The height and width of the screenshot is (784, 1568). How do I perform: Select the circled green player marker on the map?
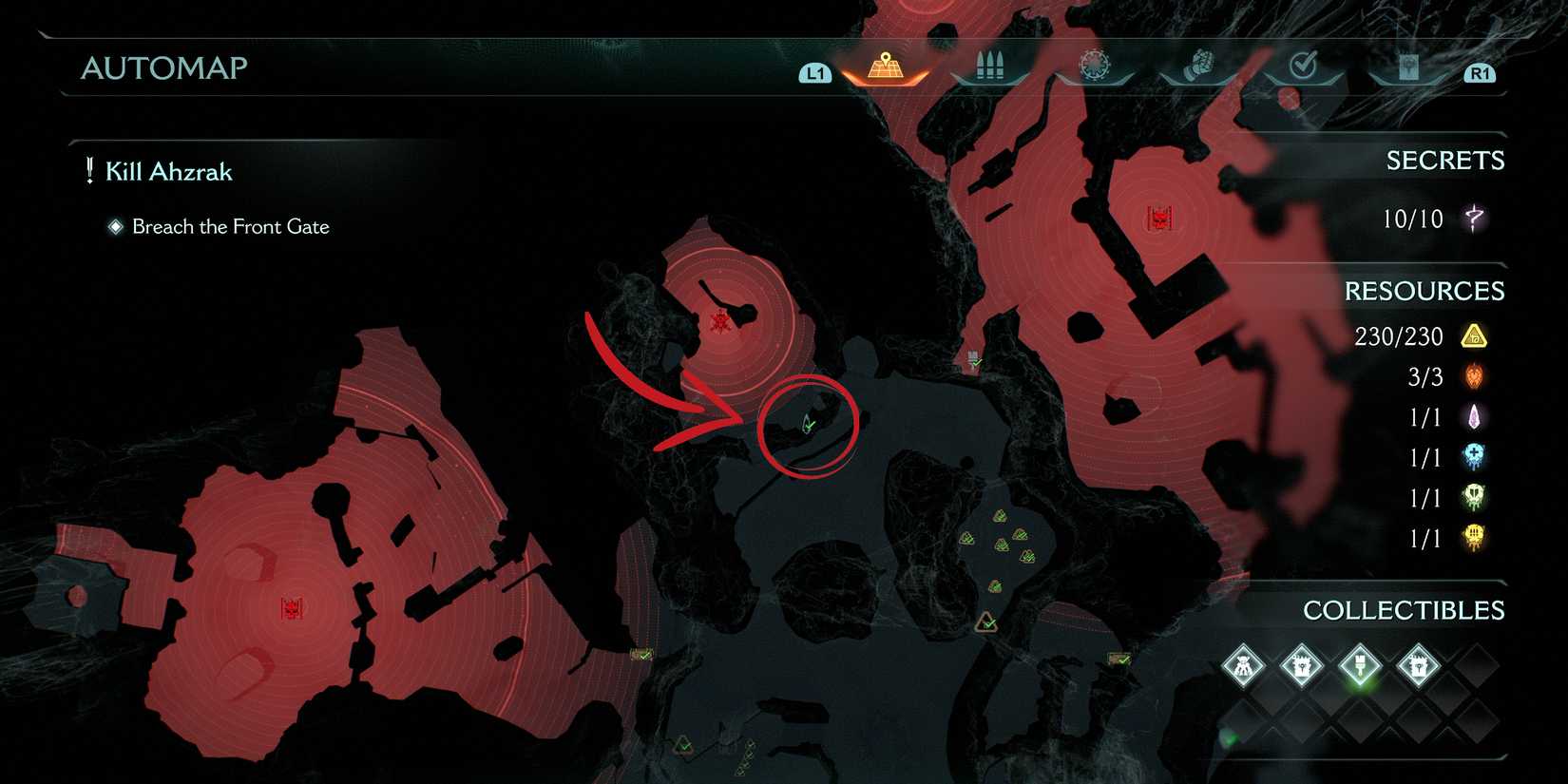807,422
